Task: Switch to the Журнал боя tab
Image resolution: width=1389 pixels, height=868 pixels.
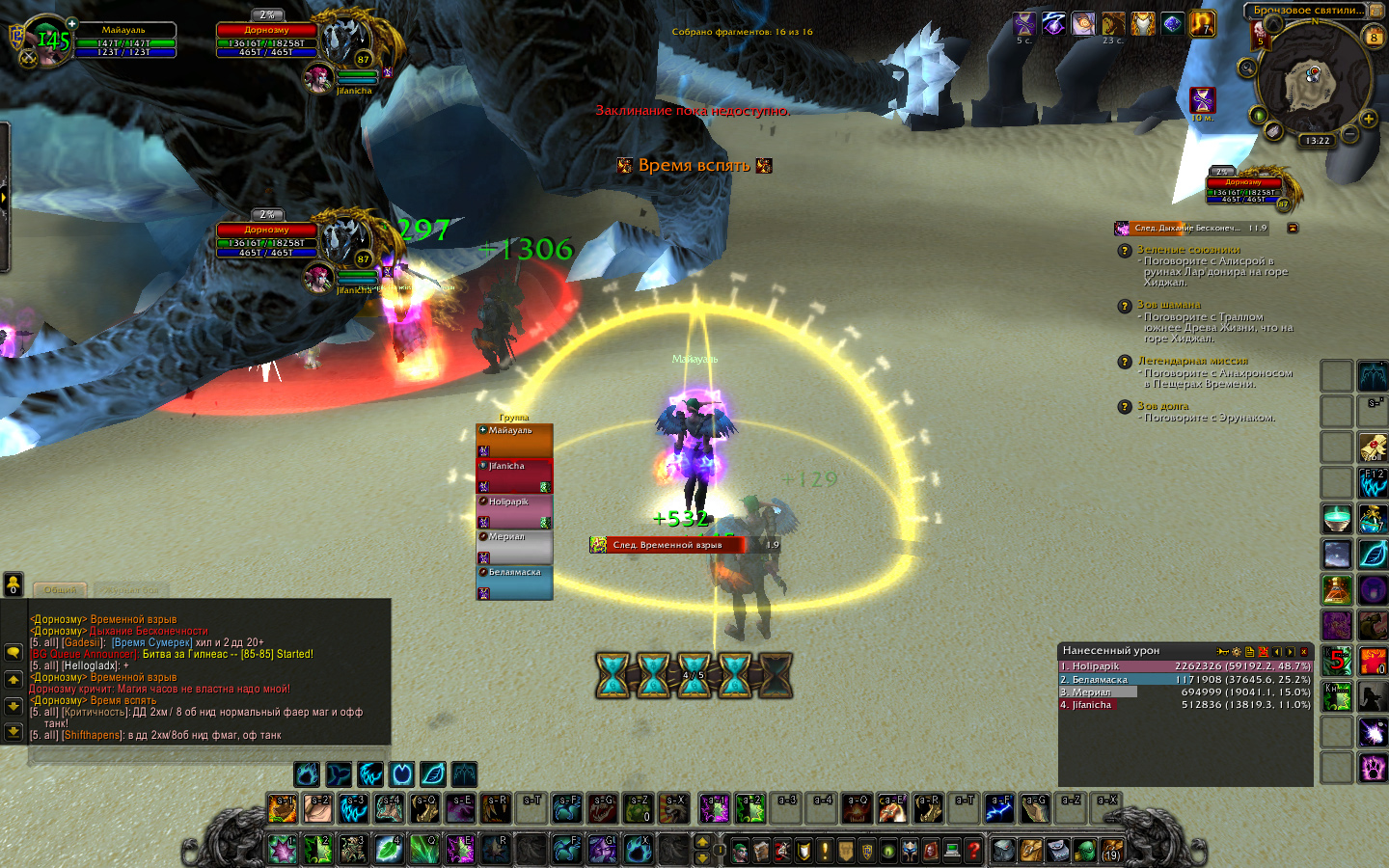Action: [131, 589]
